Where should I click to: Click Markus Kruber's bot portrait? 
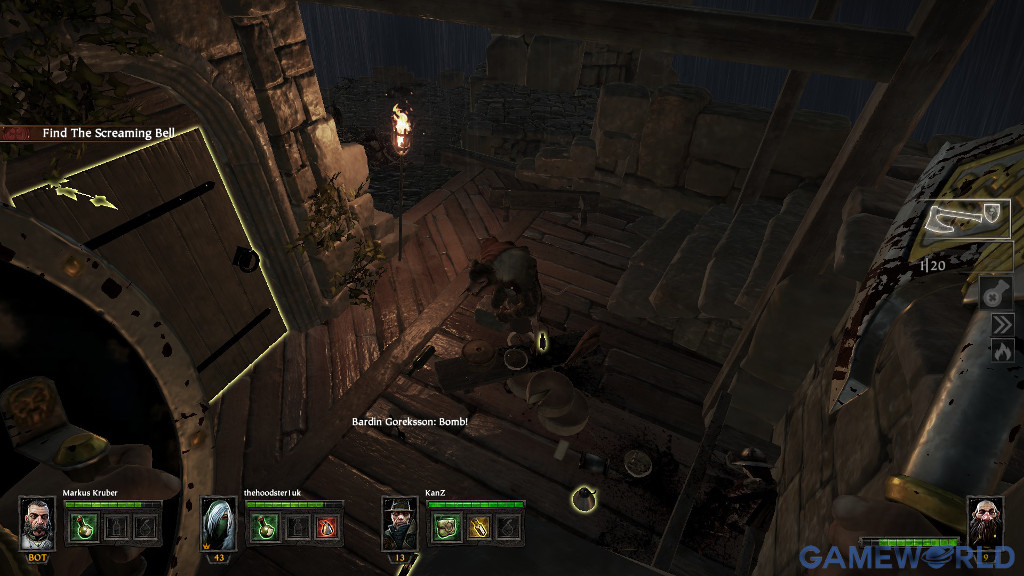(x=38, y=520)
